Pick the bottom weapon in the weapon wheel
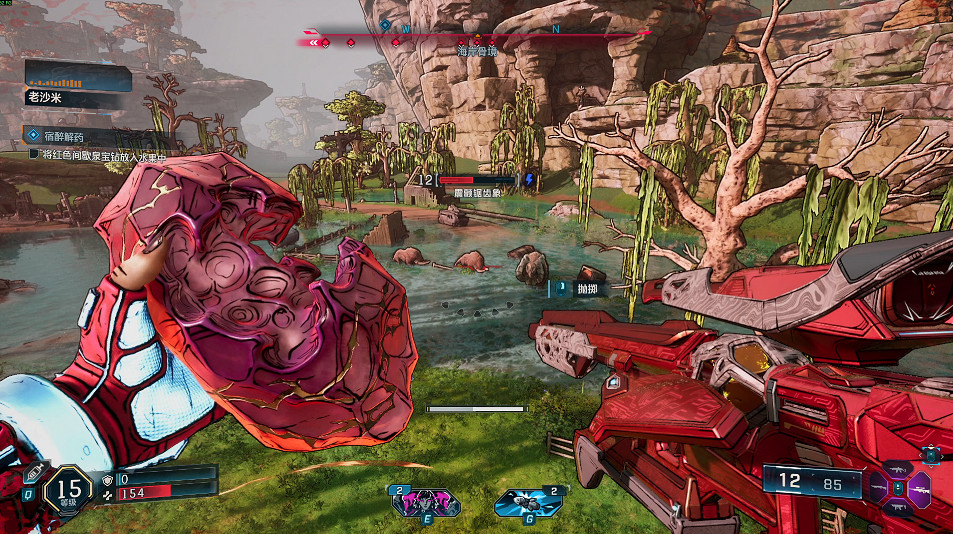This screenshot has width=953, height=534. pyautogui.click(x=898, y=507)
